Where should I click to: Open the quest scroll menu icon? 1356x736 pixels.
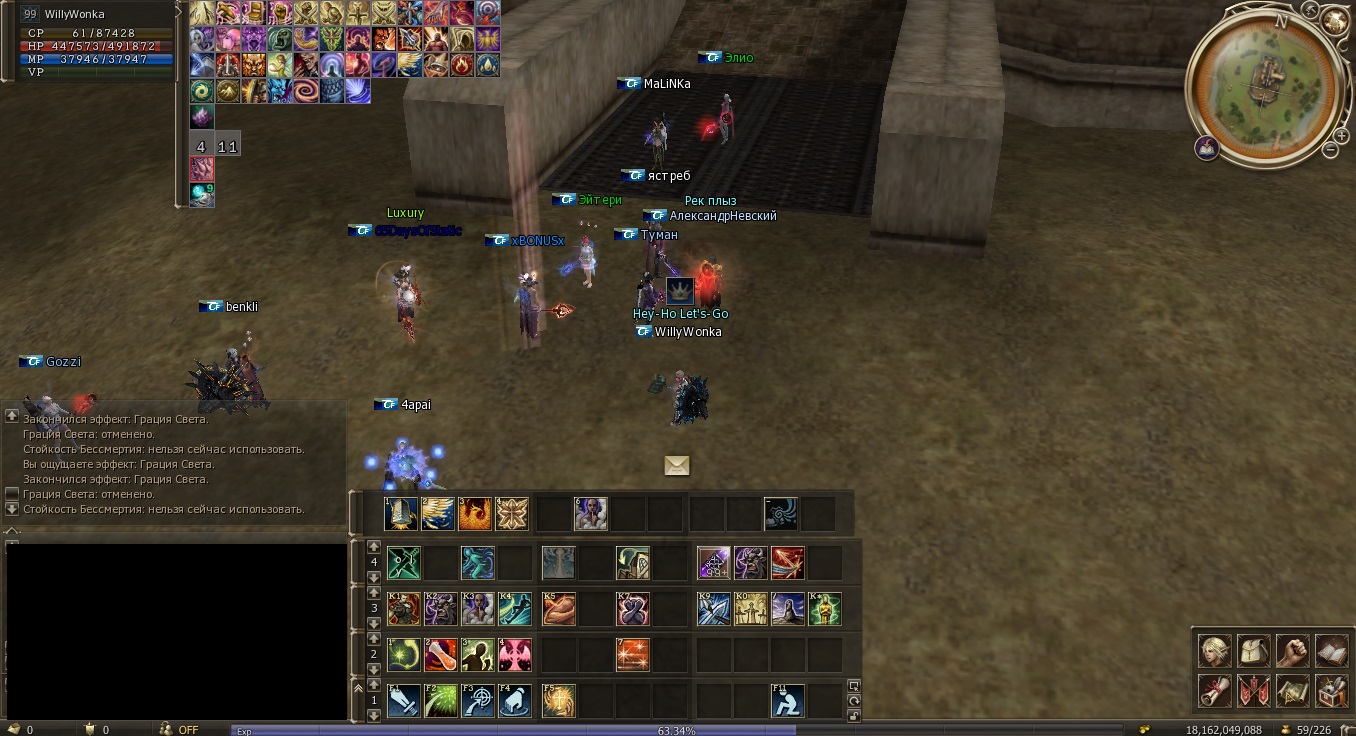pyautogui.click(x=1215, y=690)
